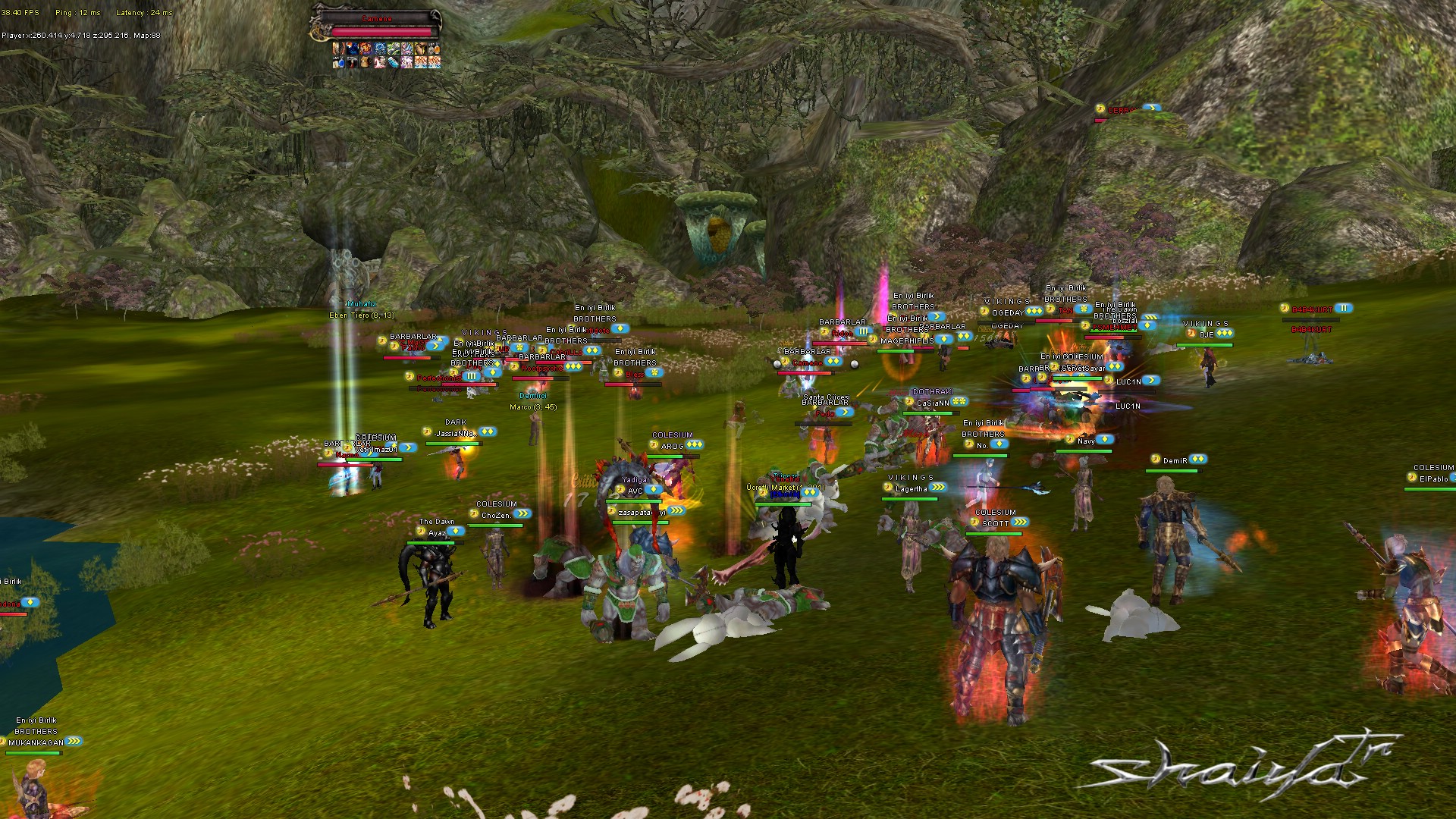Viewport: 1456px width, 819px height.
Task: Click the fiery orange swirl buff icon
Action: (x=366, y=49)
